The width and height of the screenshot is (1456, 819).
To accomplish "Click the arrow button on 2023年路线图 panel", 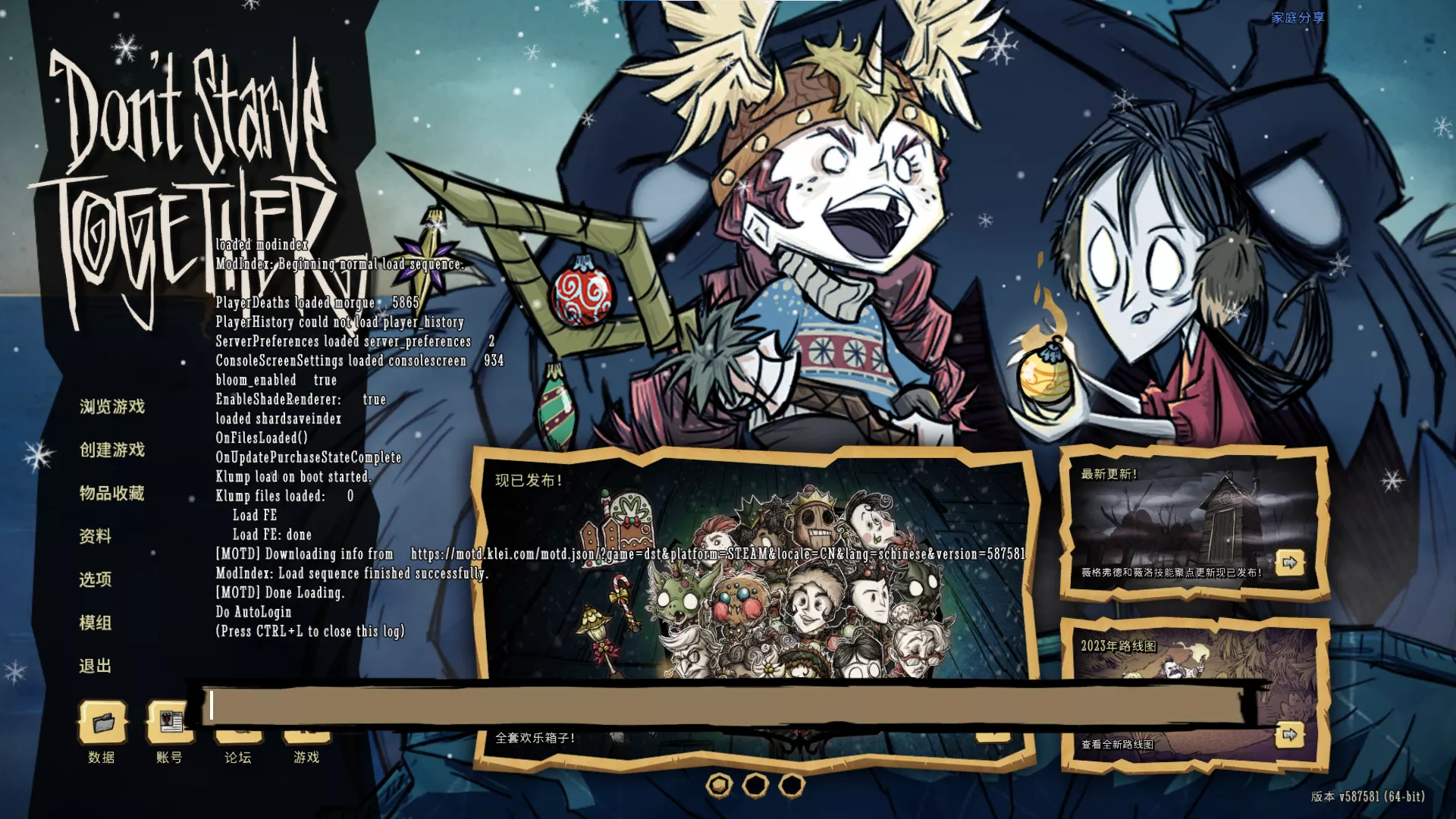I will pyautogui.click(x=1290, y=735).
